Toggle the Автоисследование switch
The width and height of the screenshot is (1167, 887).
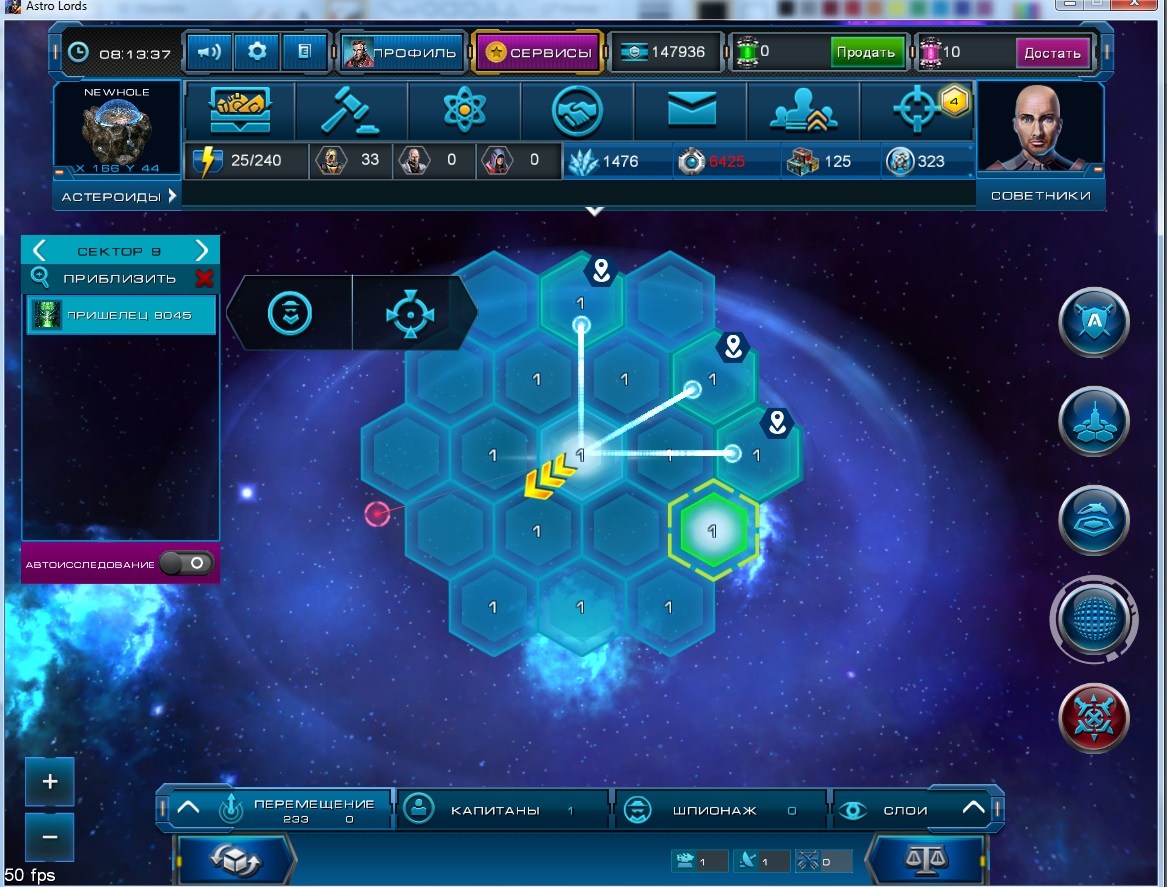click(187, 564)
